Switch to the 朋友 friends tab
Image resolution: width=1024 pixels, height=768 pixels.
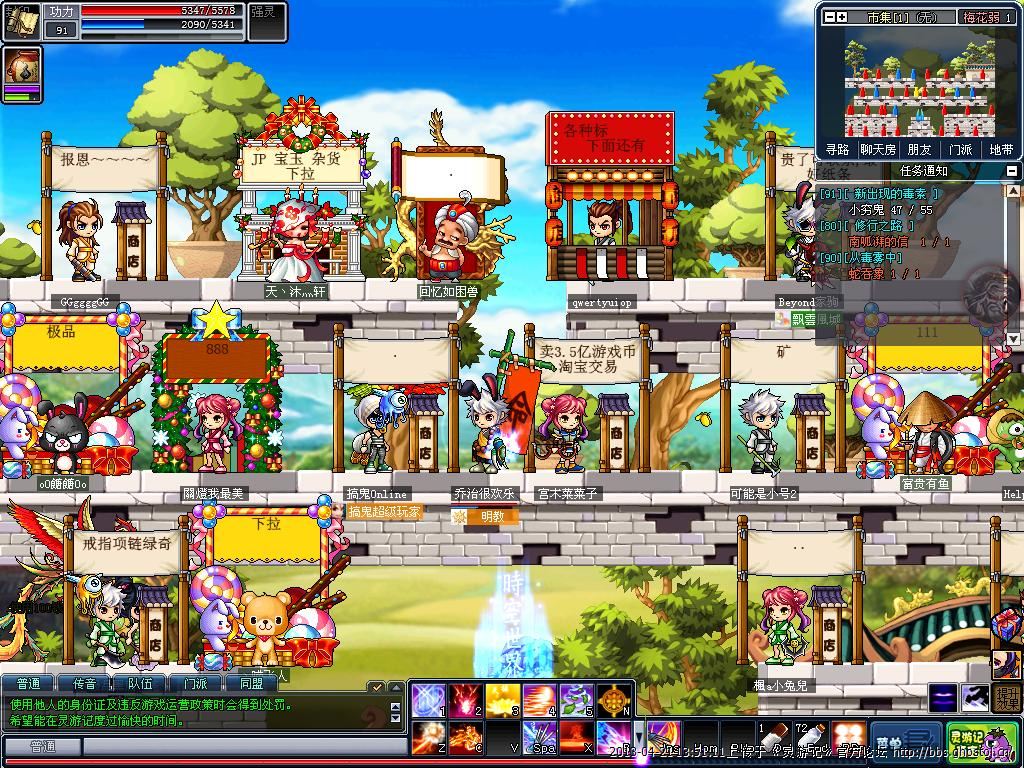tap(919, 150)
